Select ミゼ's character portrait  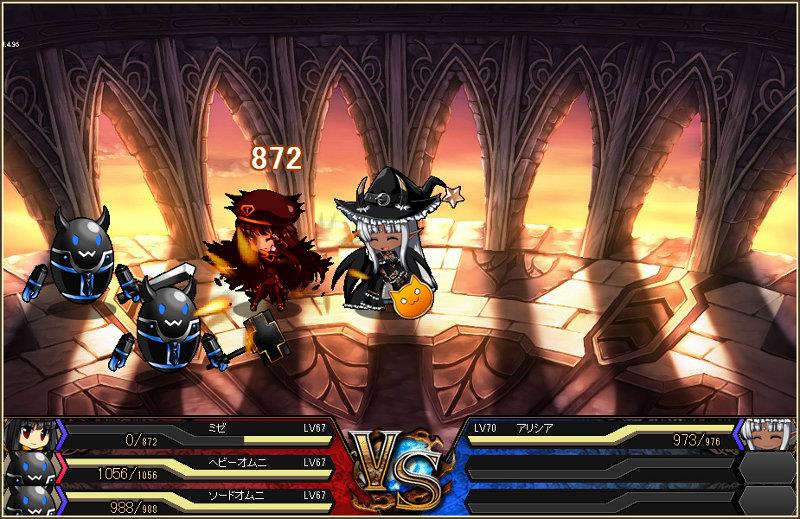click(x=27, y=436)
